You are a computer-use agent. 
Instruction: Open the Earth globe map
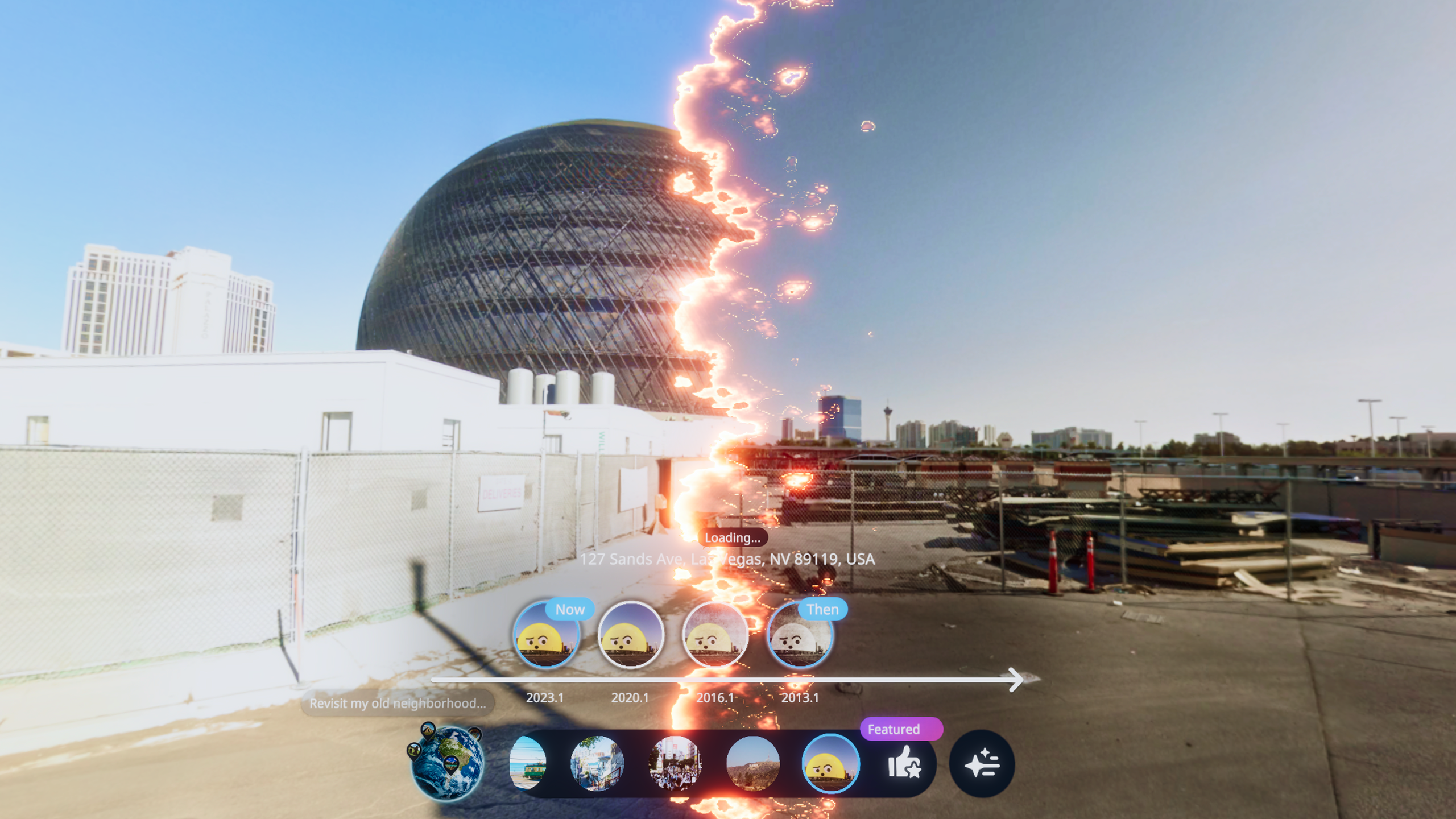(x=447, y=762)
